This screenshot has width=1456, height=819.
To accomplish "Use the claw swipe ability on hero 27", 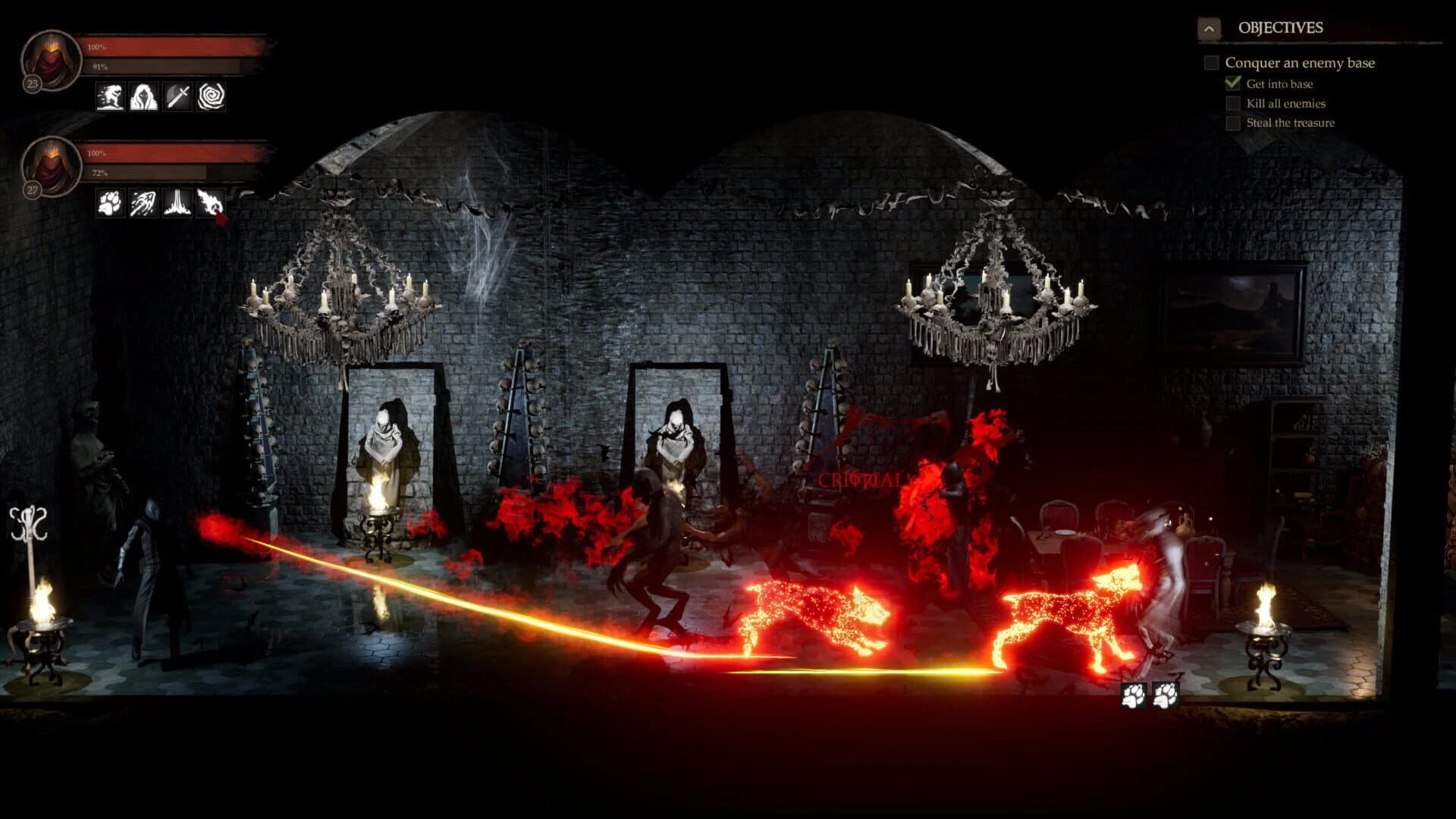I will click(x=143, y=202).
